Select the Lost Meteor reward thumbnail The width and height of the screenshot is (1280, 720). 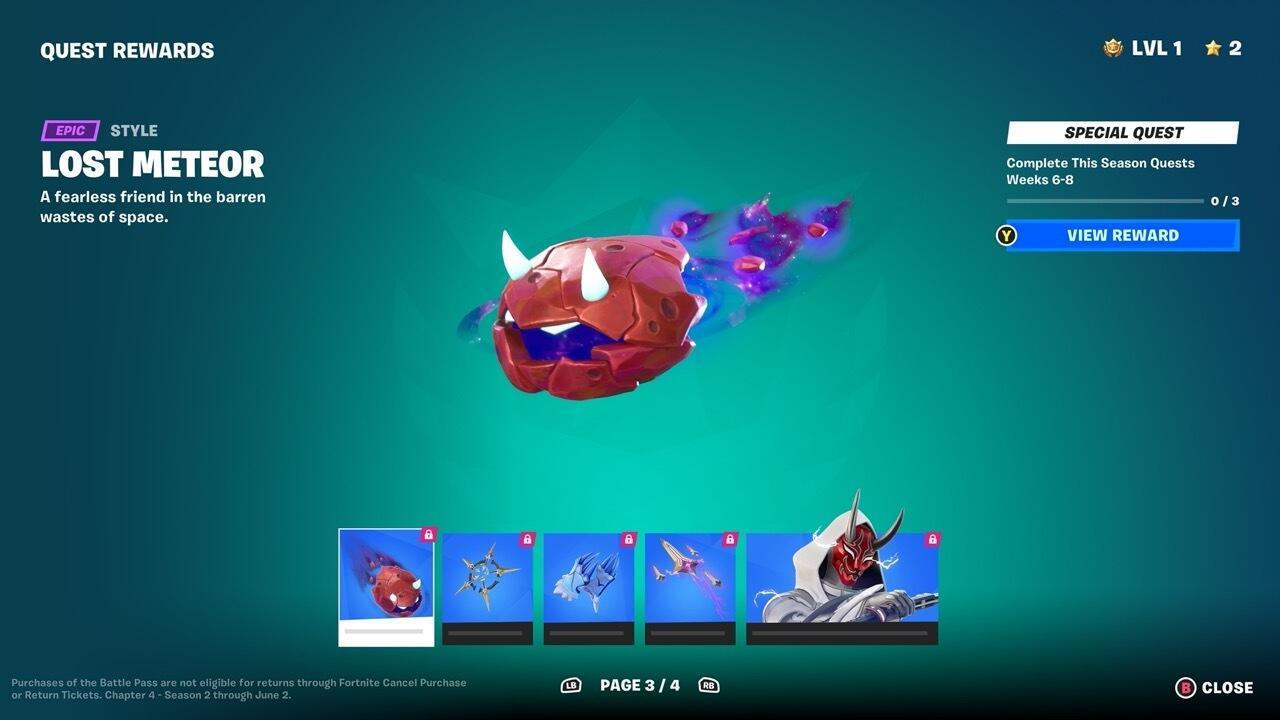(386, 580)
